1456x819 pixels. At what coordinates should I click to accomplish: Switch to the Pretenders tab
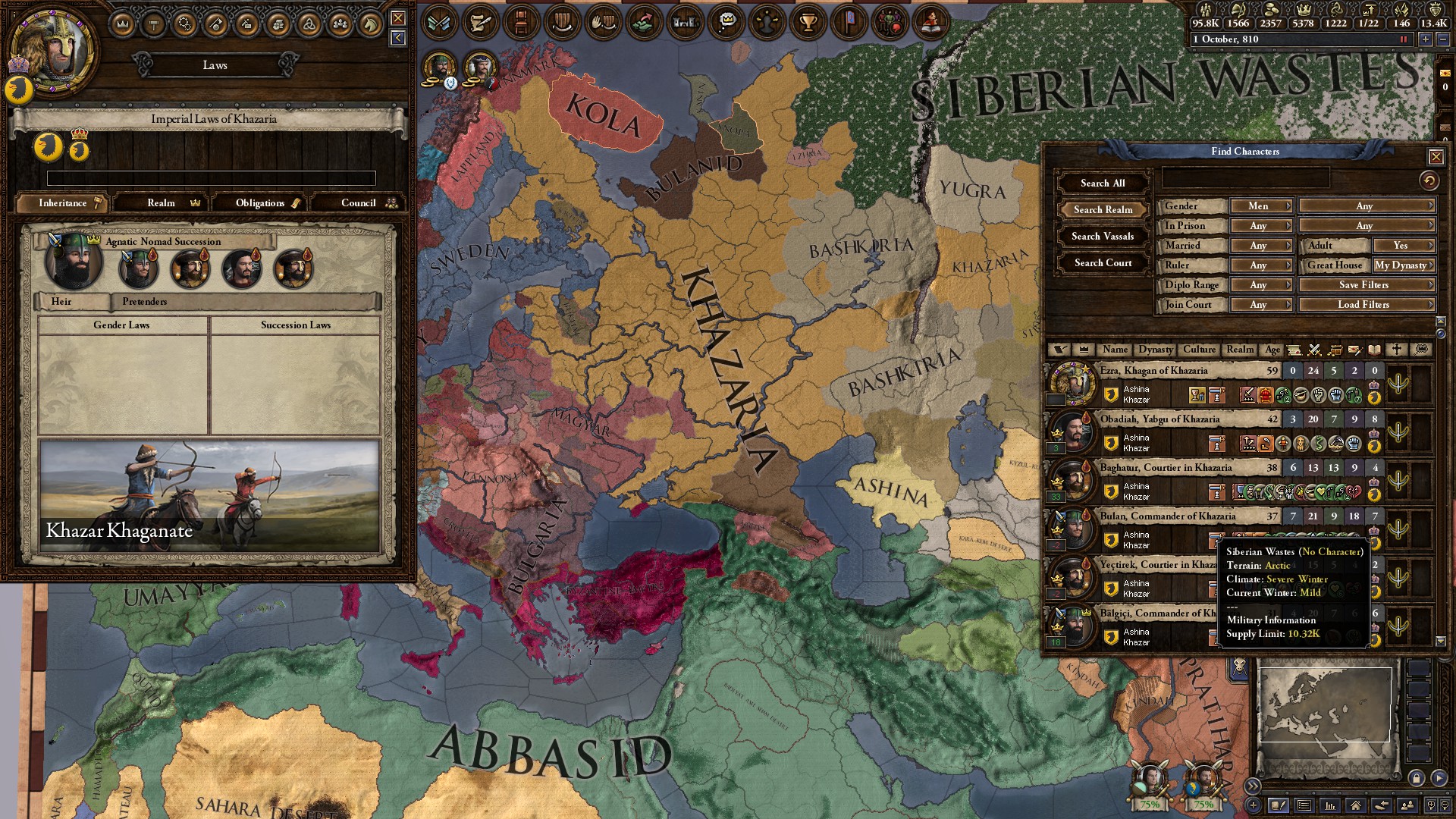click(144, 302)
